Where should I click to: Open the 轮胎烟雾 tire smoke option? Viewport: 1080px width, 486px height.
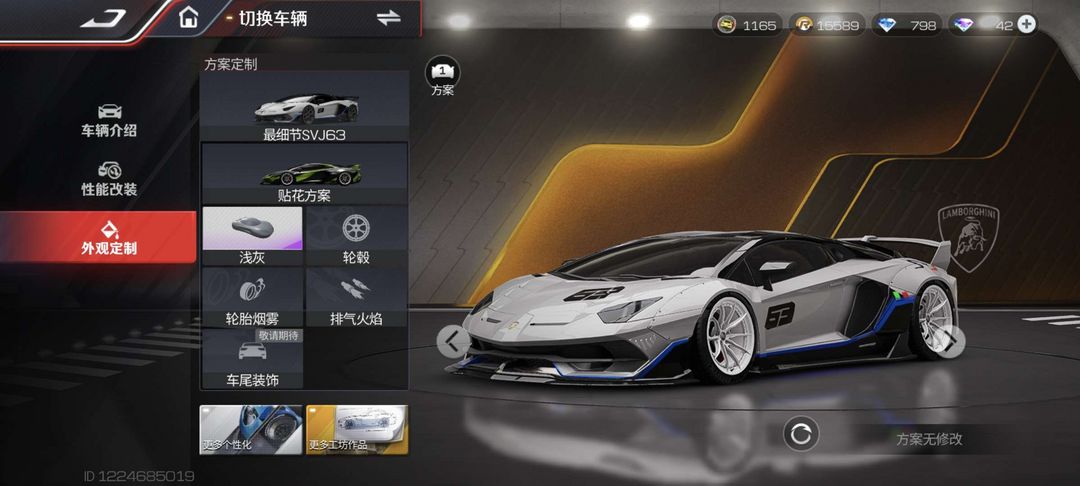(252, 296)
